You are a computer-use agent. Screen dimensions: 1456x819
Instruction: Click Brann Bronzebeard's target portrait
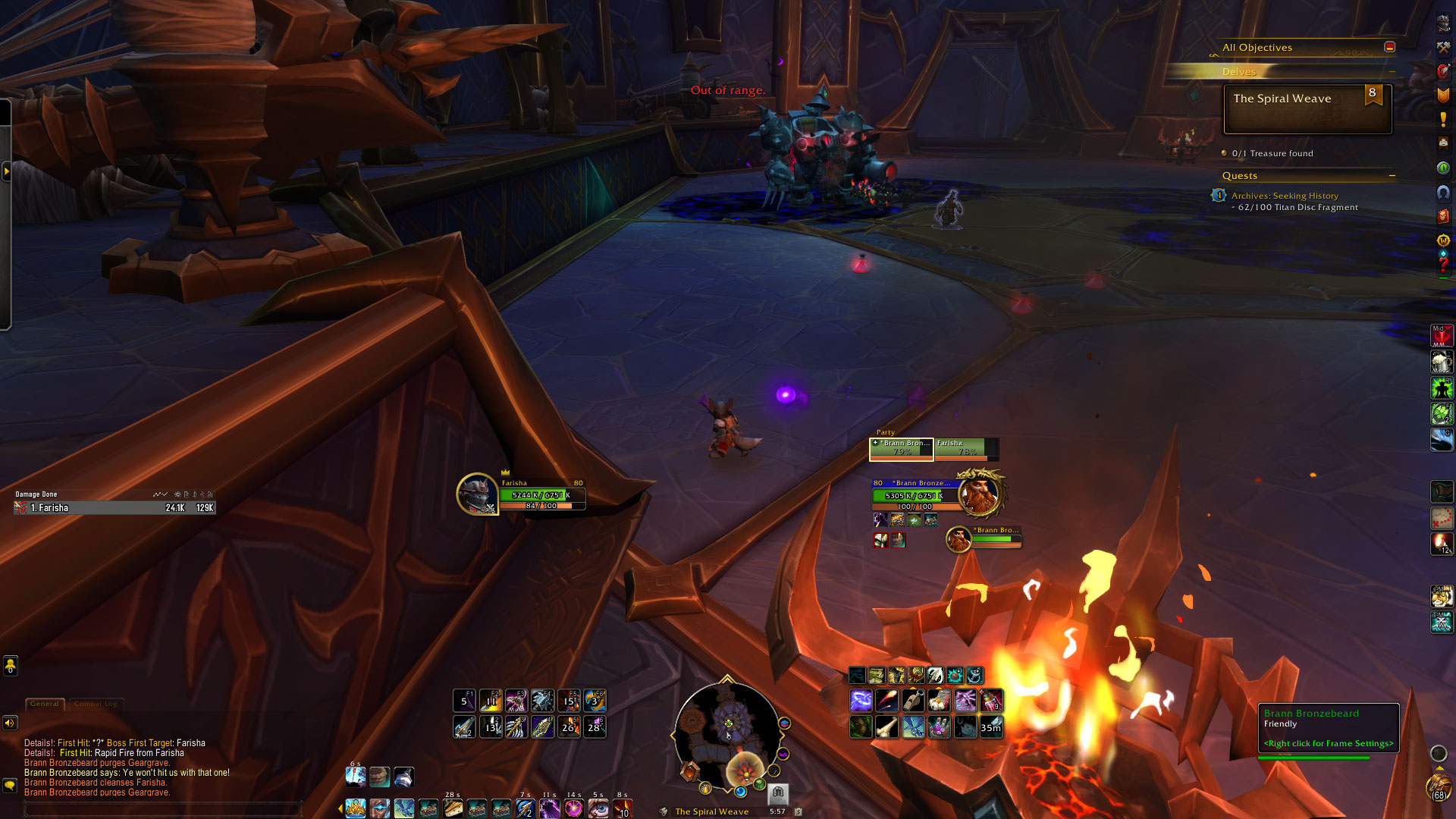[980, 494]
